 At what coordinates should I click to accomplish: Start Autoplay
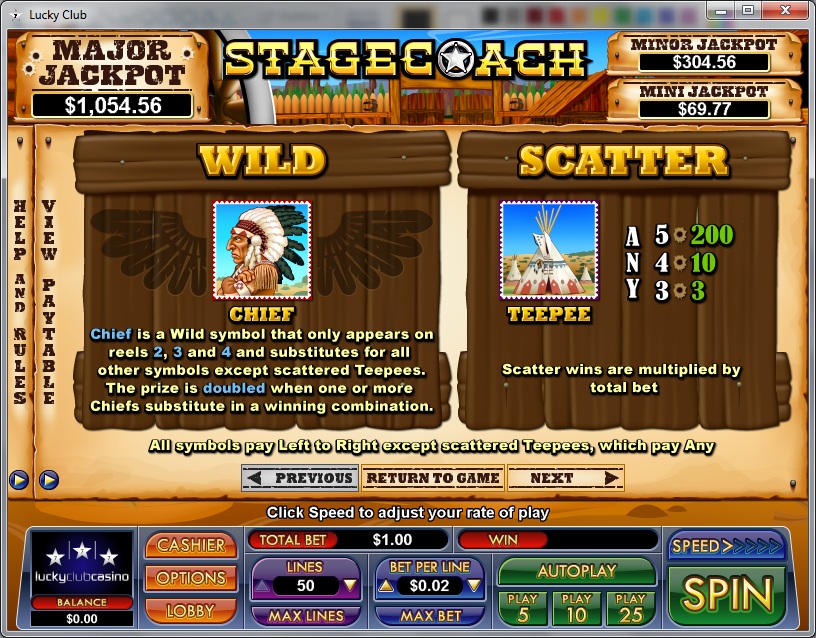[576, 572]
